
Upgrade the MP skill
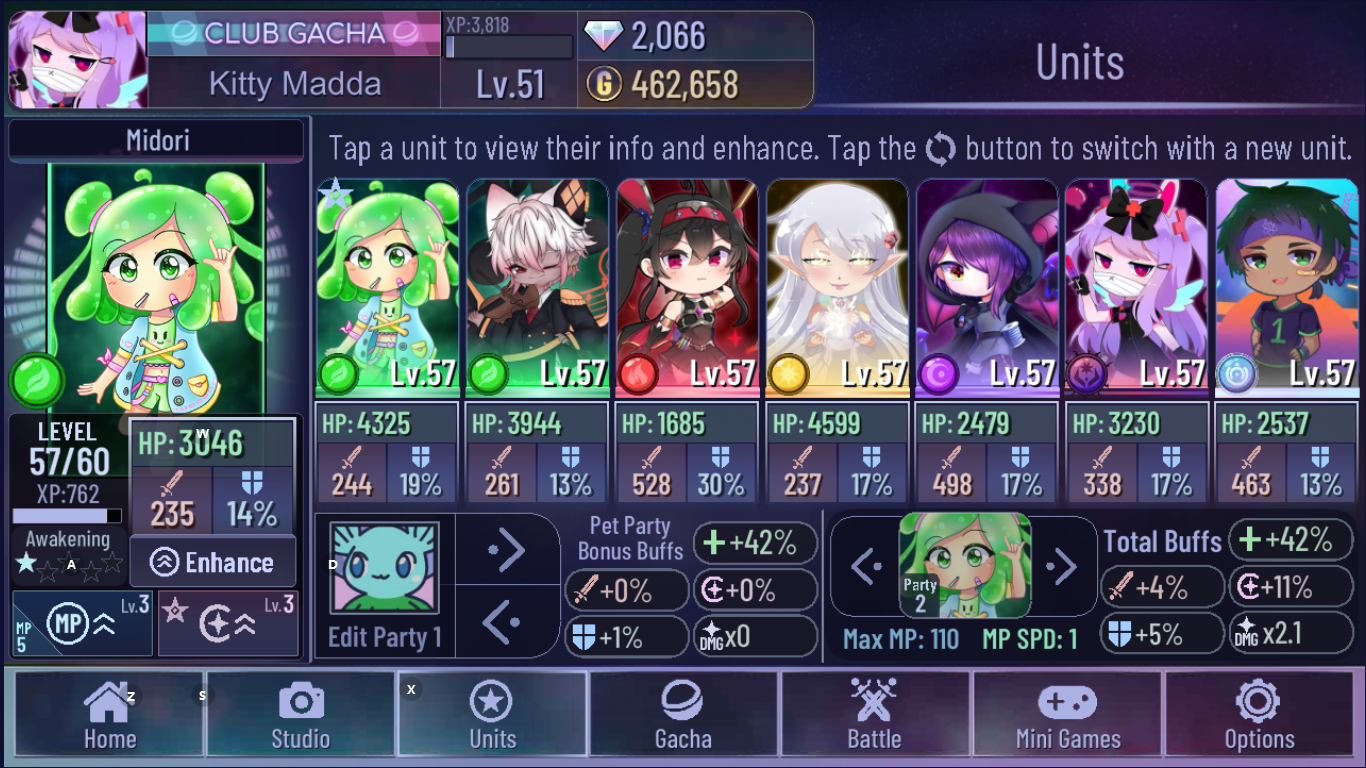(x=82, y=624)
